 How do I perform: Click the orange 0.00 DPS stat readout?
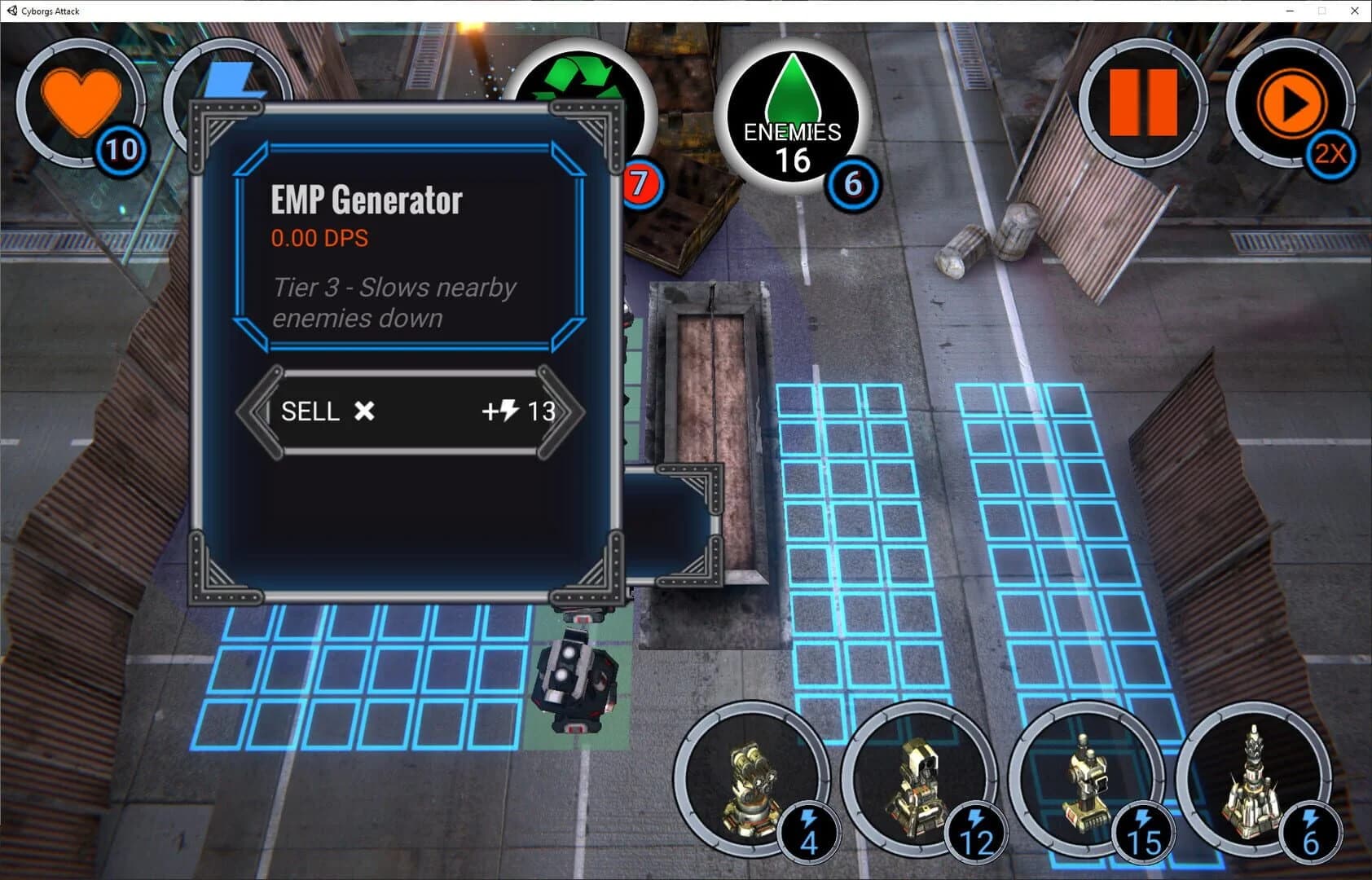(319, 238)
